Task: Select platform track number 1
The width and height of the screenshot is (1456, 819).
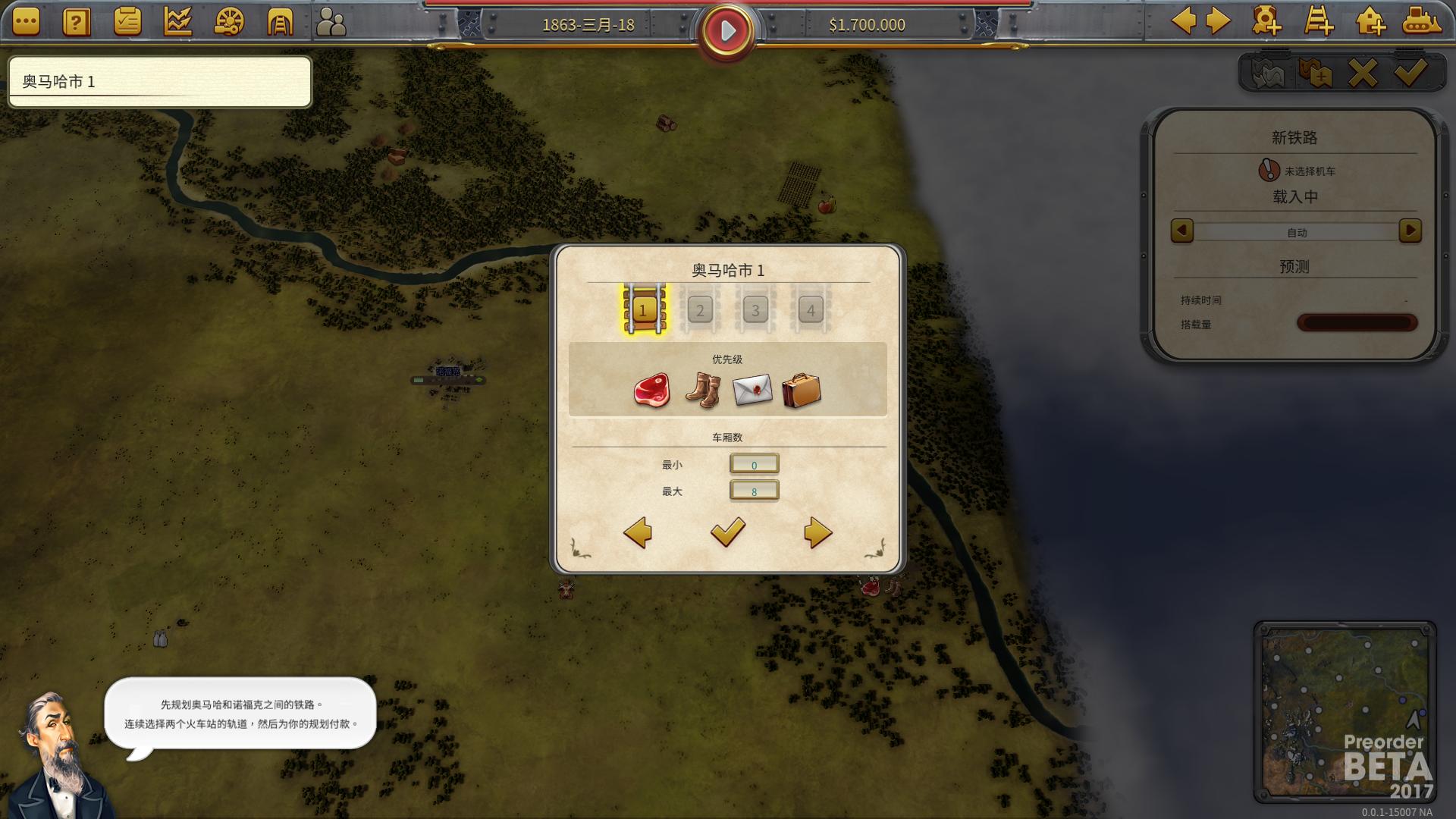Action: (x=644, y=309)
